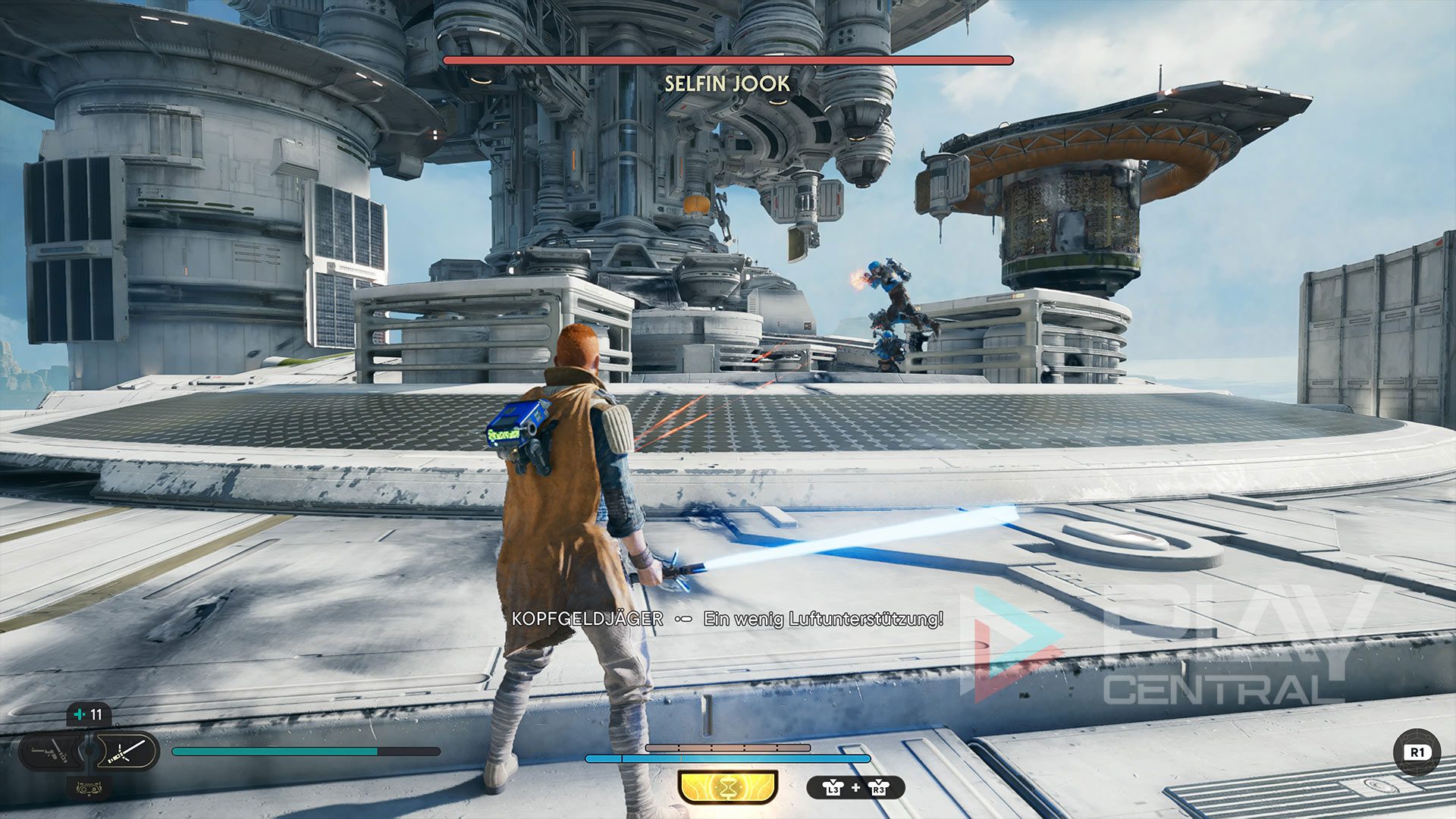
Task: Activate the yellow hourglass Slow ability
Action: tap(727, 788)
